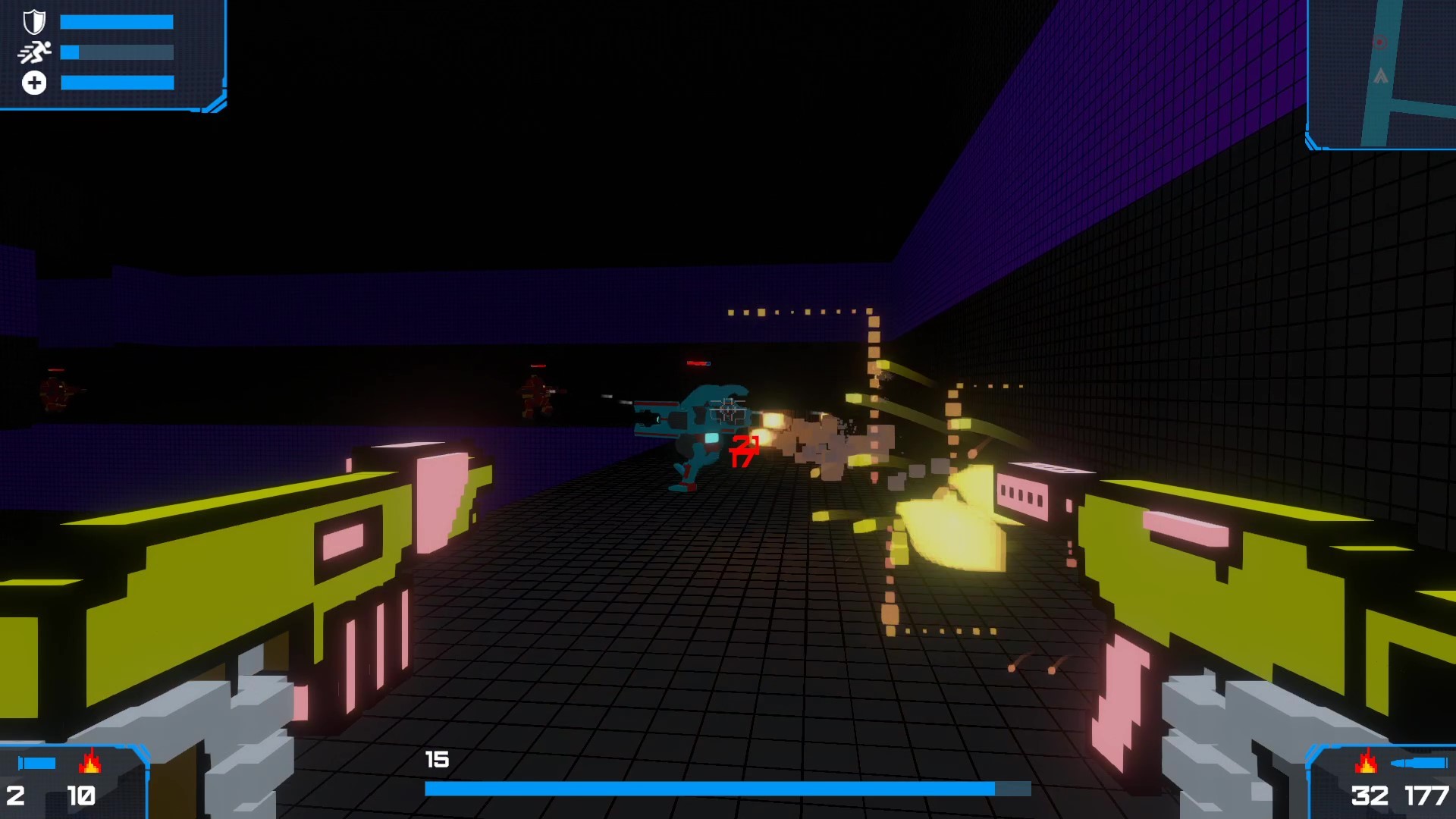1456x819 pixels.
Task: Click the 15 counter above the progress bar
Action: pos(436,758)
